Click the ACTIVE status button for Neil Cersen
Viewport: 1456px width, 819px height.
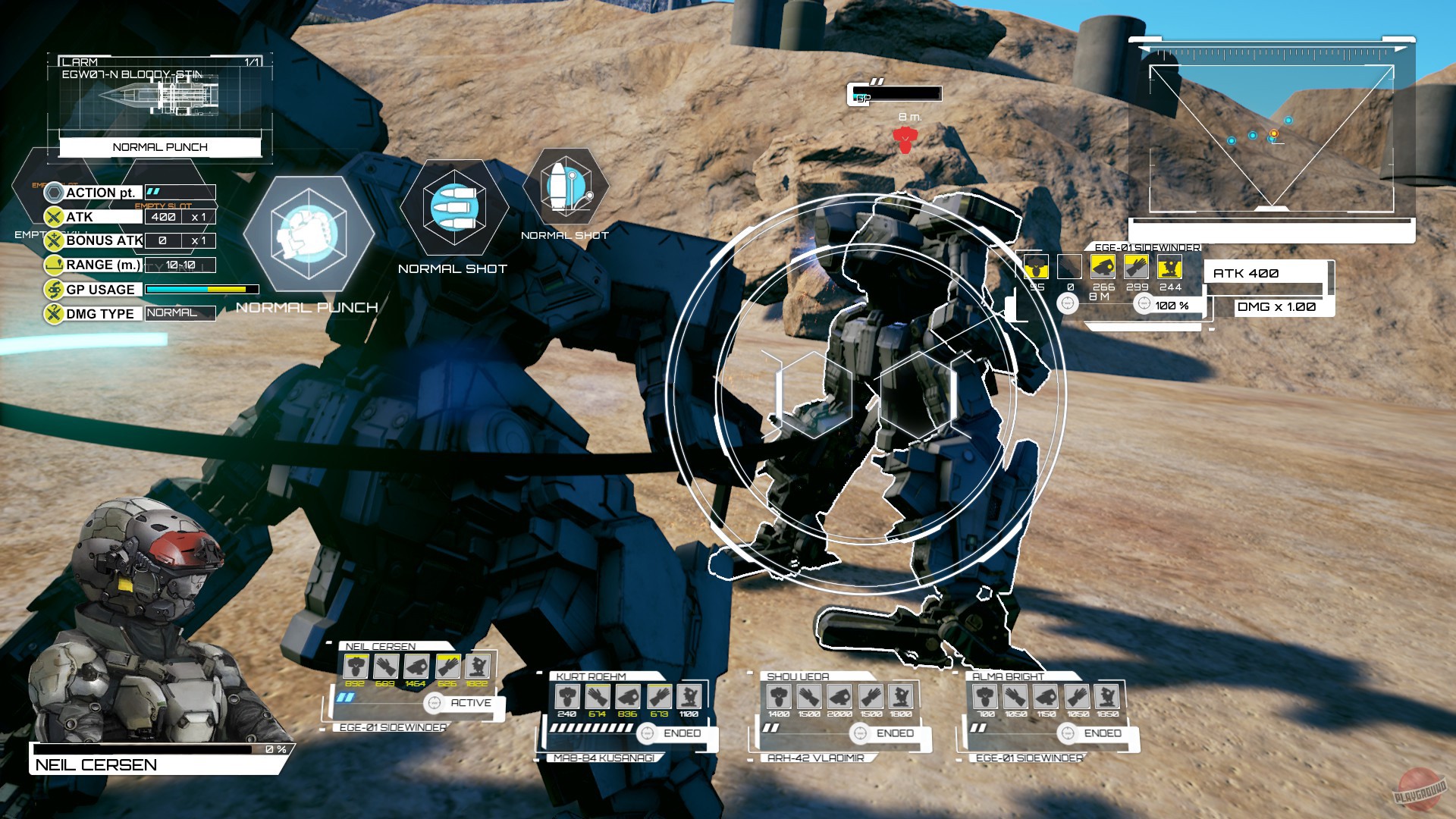(x=463, y=703)
